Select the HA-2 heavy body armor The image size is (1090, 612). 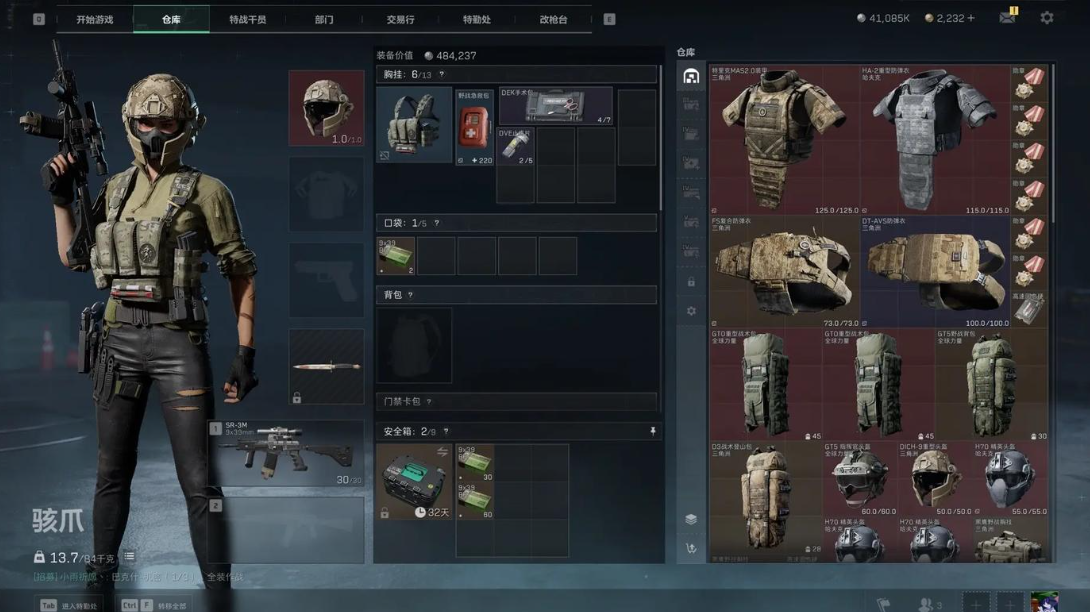[x=934, y=140]
